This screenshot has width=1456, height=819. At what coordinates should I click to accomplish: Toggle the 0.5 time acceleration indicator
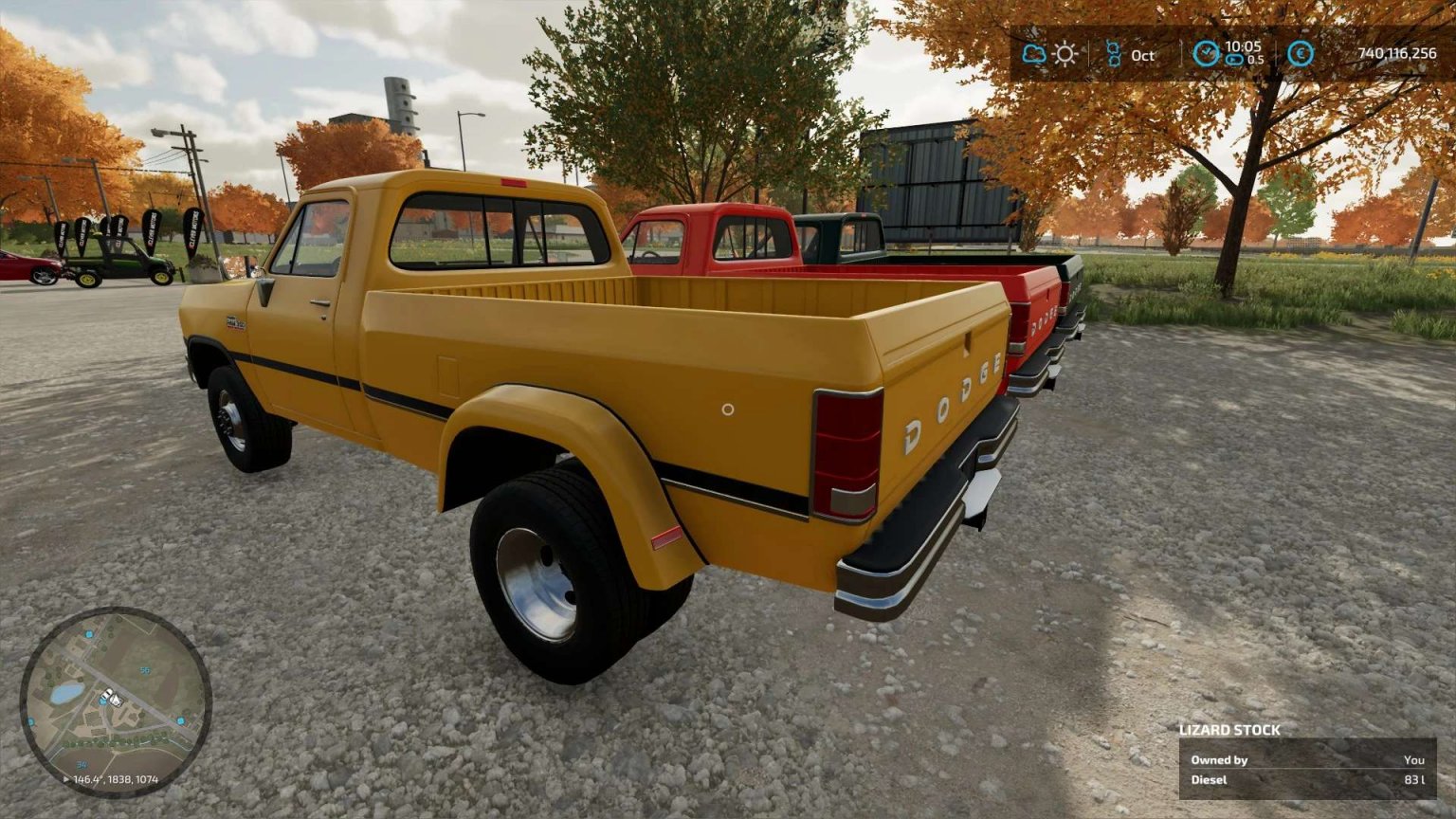click(1254, 60)
